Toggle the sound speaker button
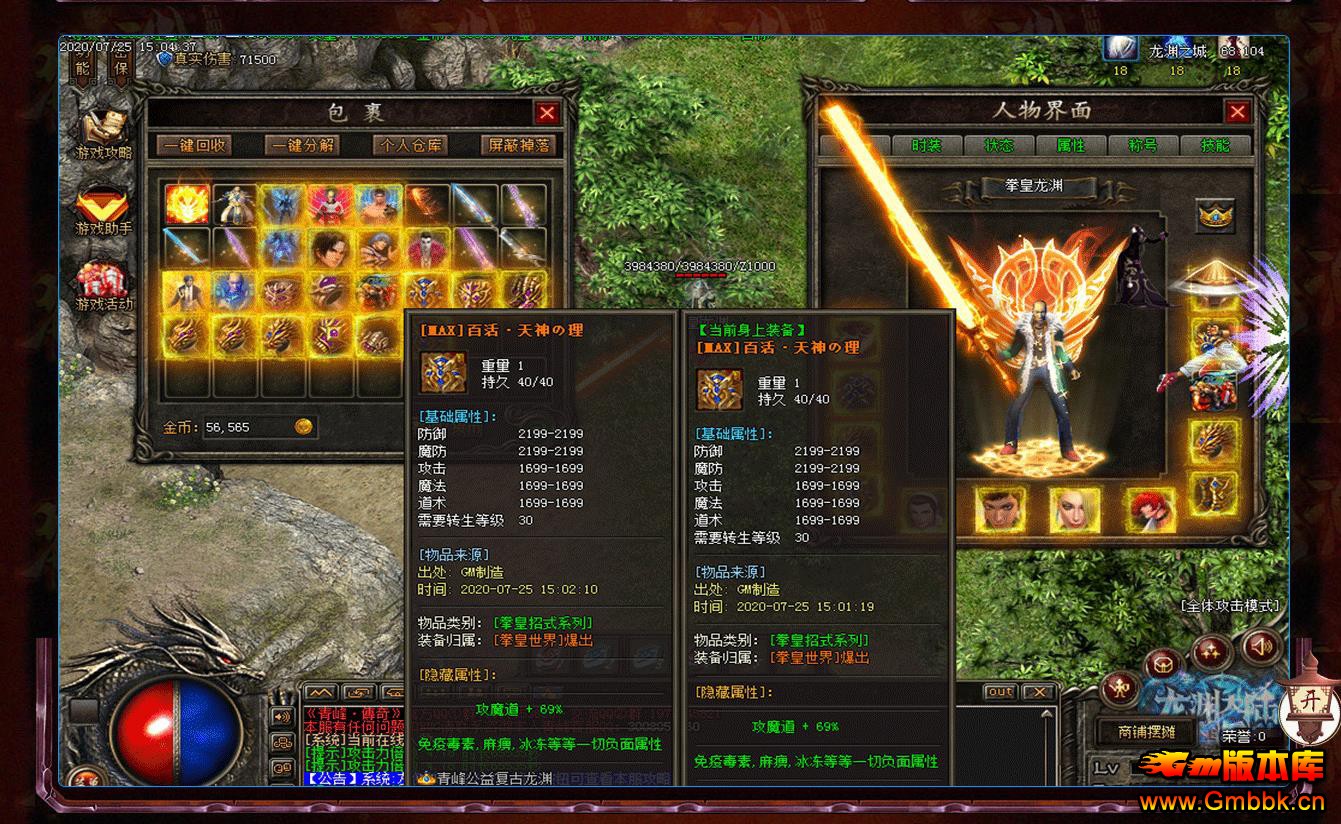This screenshot has height=824, width=1341. click(x=1262, y=647)
